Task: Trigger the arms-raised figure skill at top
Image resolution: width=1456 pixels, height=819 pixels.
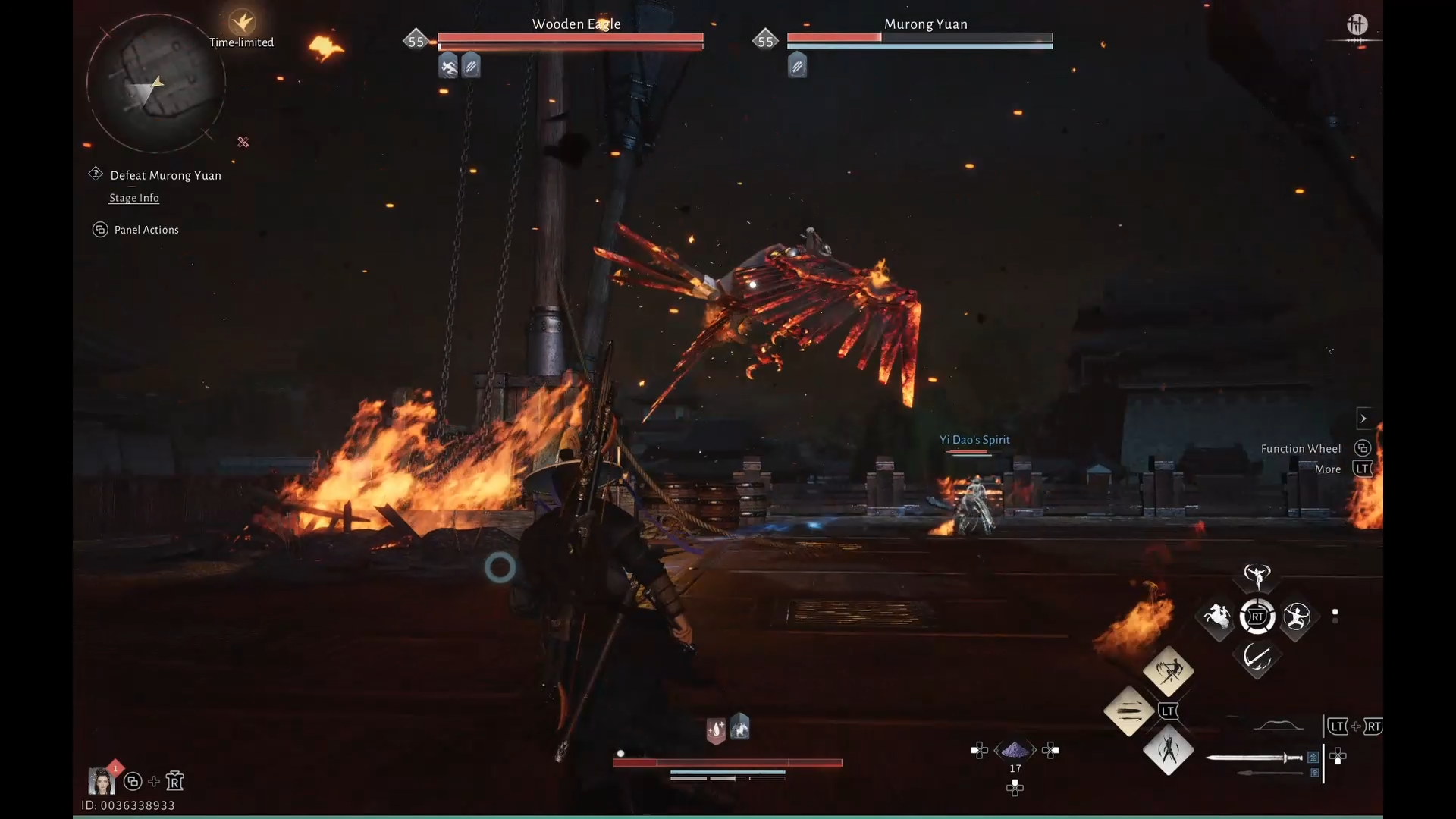Action: (1257, 576)
